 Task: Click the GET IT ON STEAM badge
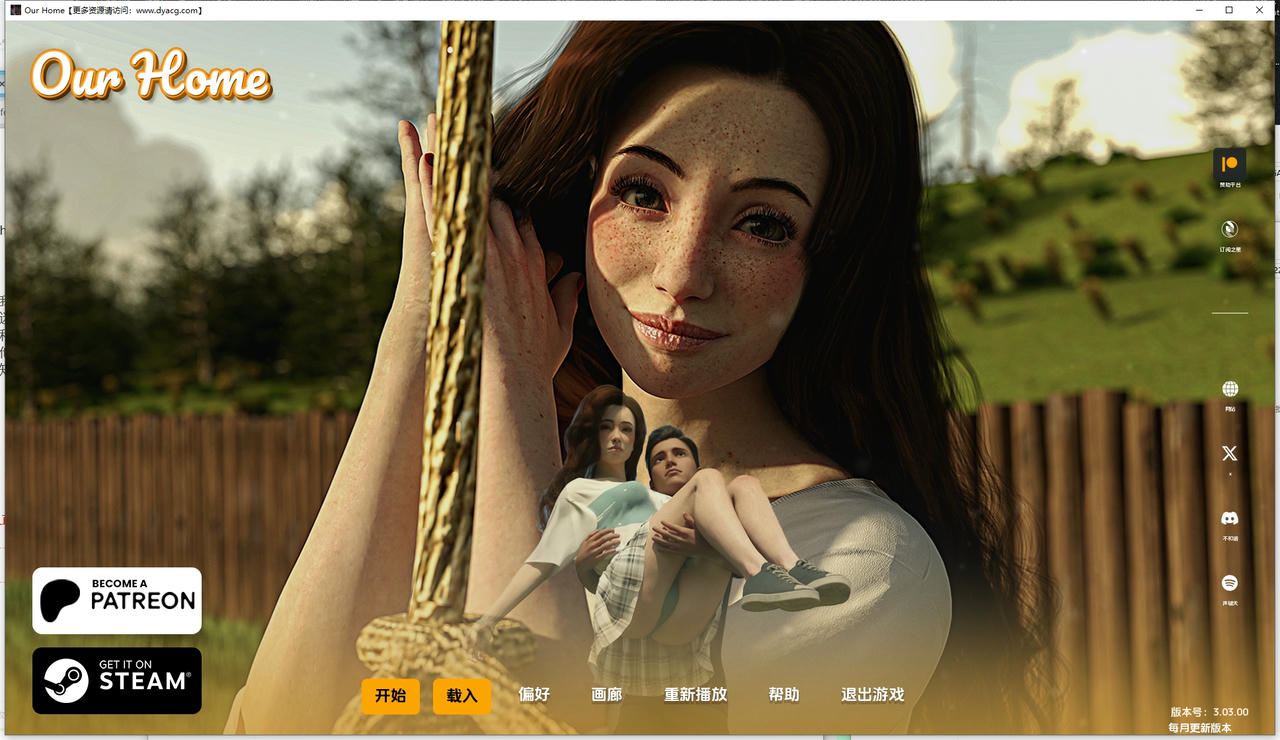point(116,680)
